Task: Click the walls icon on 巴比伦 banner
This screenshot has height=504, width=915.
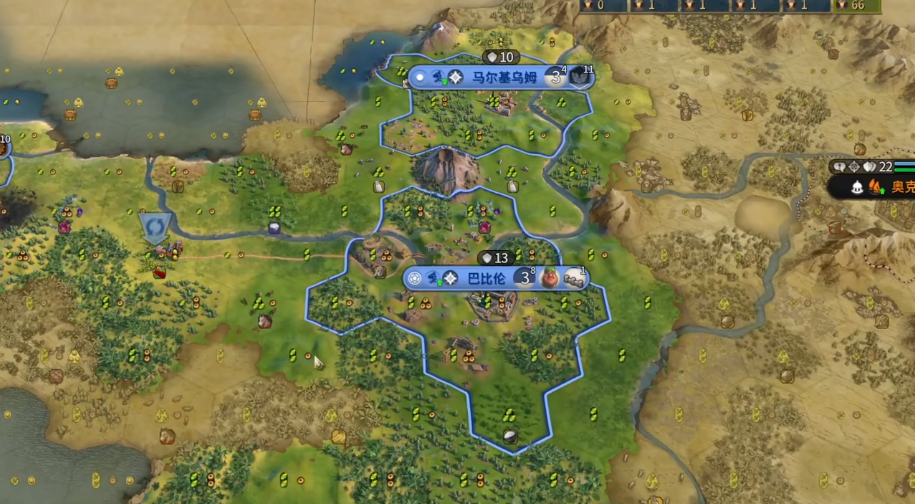Action: [x=574, y=278]
